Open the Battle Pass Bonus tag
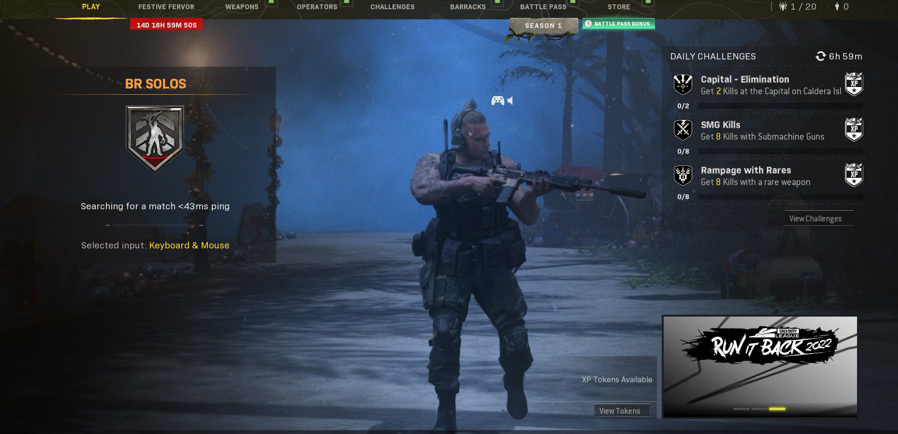898x434 pixels. 619,24
